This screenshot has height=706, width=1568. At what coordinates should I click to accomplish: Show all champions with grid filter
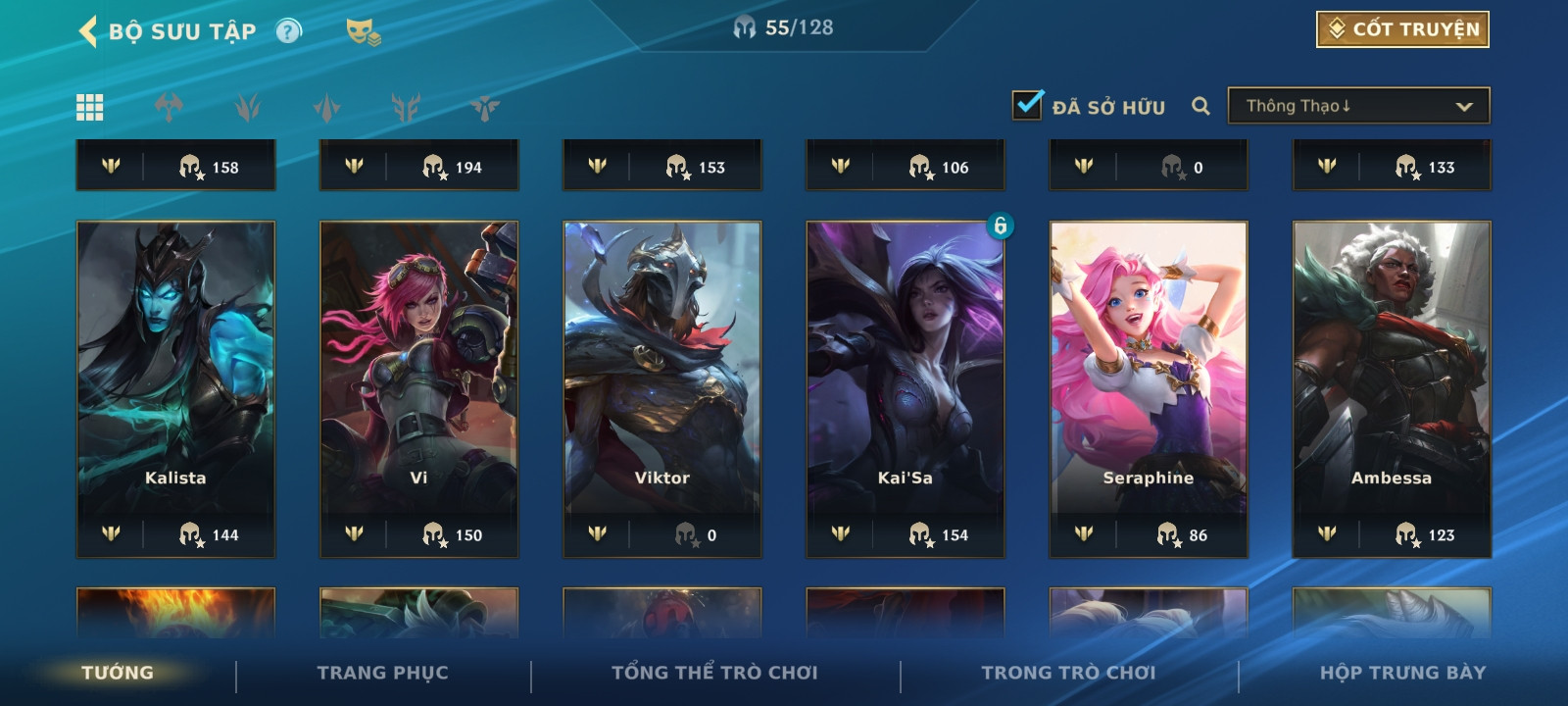pyautogui.click(x=90, y=107)
